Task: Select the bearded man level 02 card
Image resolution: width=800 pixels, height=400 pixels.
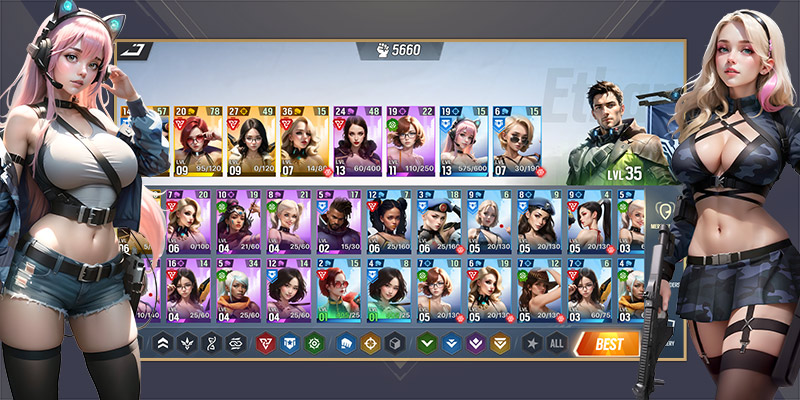Action: [338, 222]
